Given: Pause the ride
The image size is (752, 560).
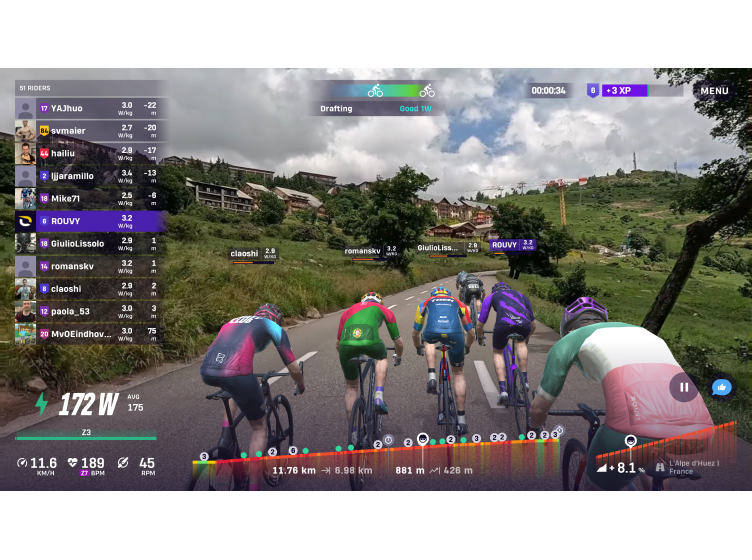Looking at the screenshot, I should point(684,387).
